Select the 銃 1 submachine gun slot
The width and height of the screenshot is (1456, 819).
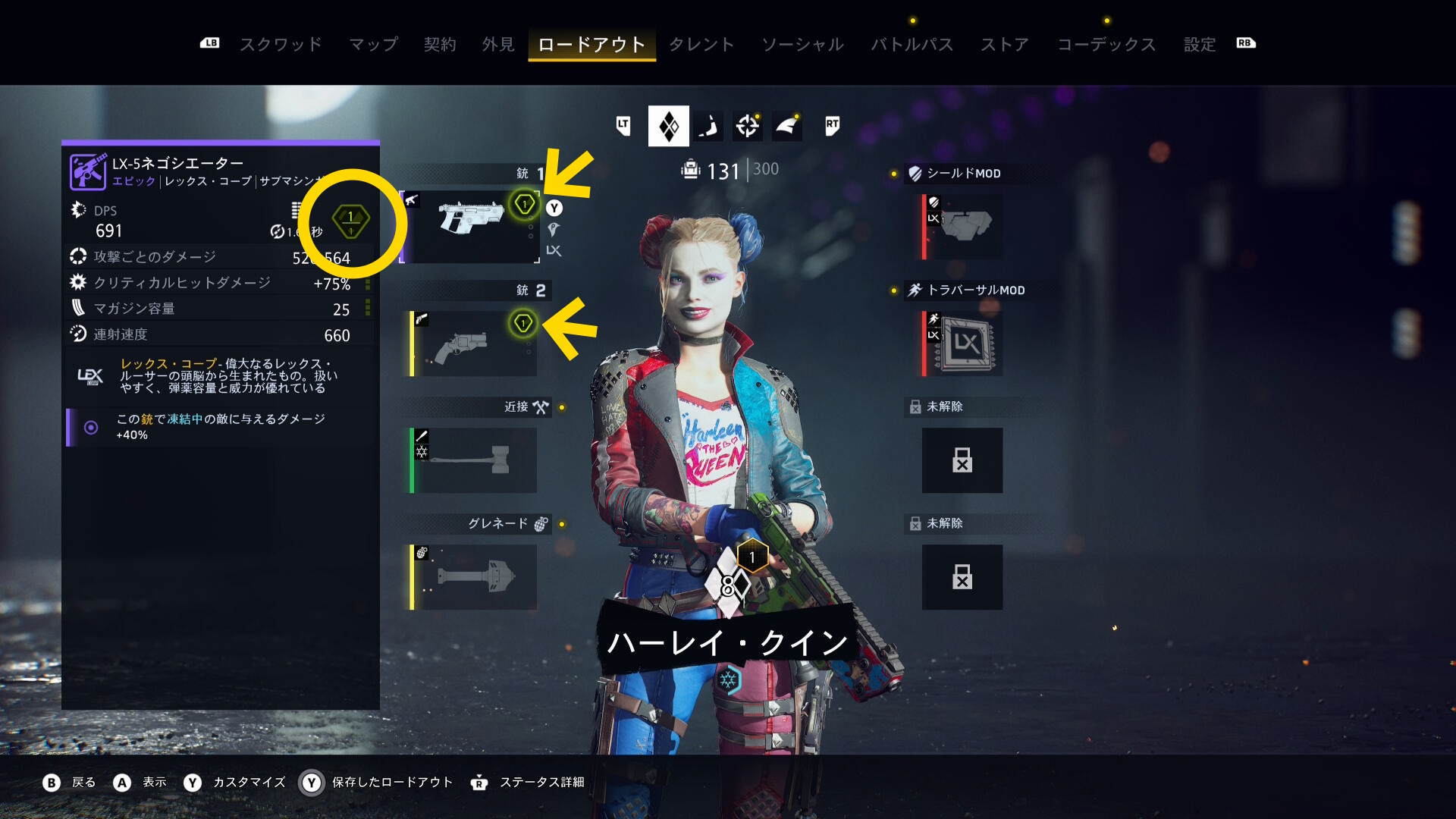click(472, 226)
